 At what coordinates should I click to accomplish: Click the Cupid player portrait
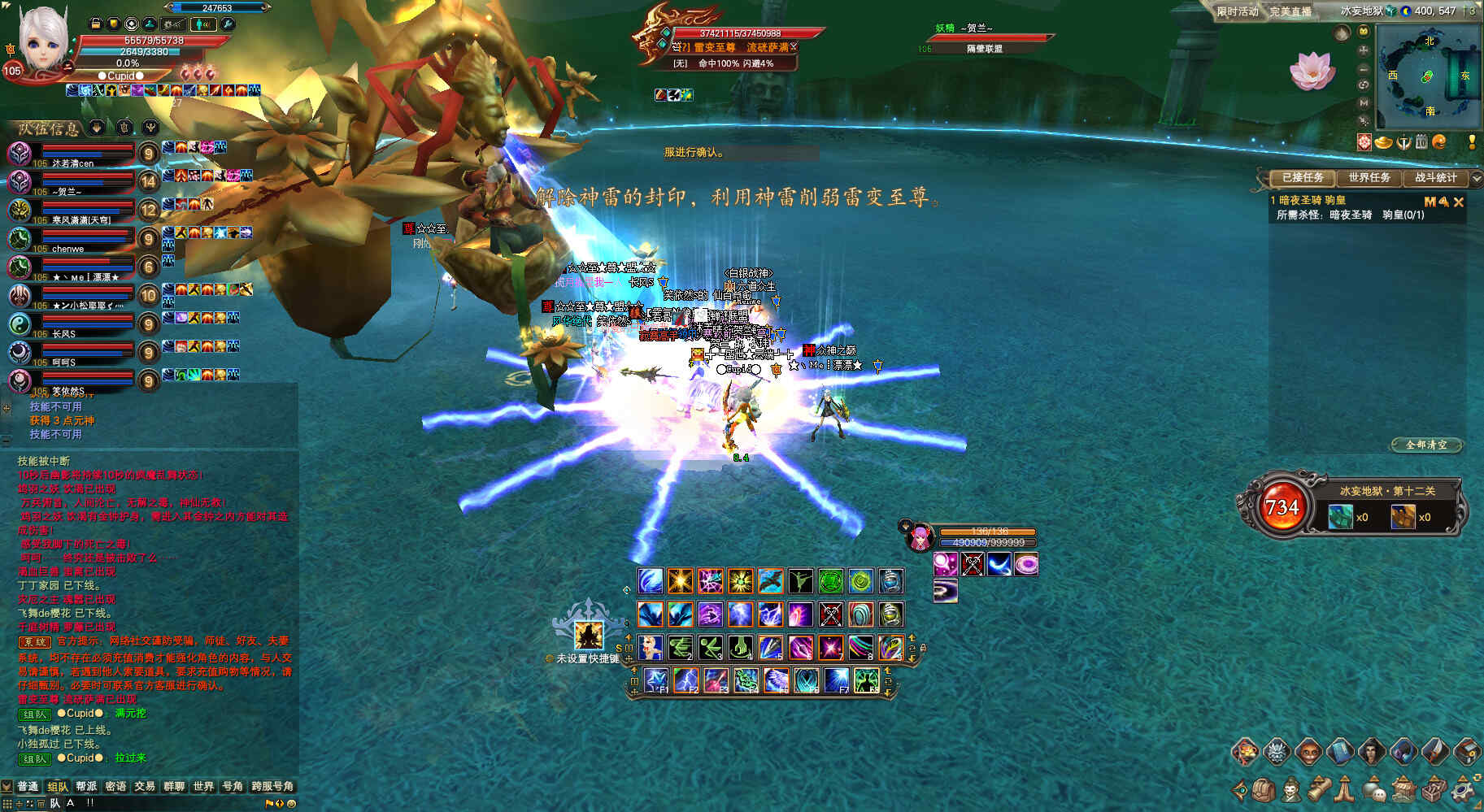pyautogui.click(x=42, y=39)
